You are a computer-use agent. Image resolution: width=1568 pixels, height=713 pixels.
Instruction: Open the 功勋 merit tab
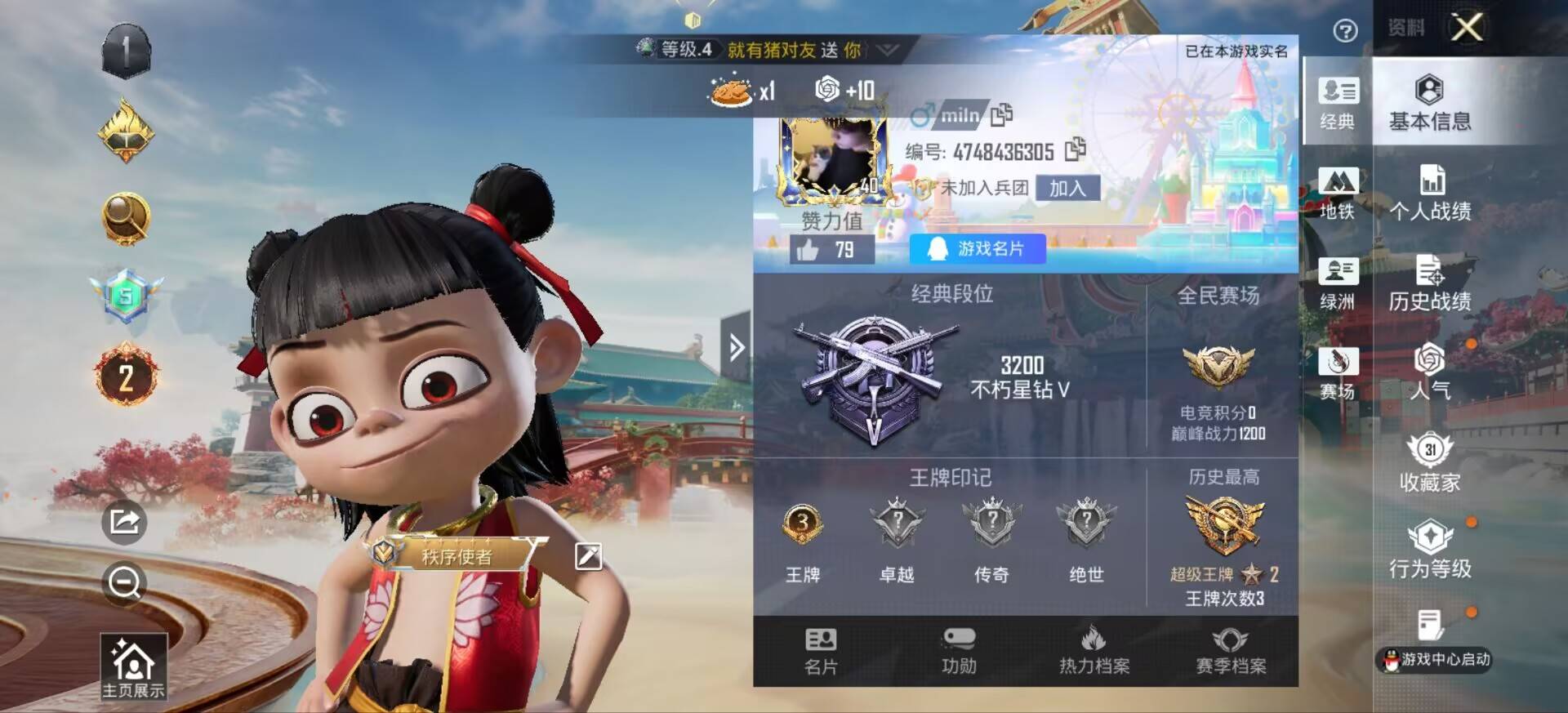coord(959,651)
